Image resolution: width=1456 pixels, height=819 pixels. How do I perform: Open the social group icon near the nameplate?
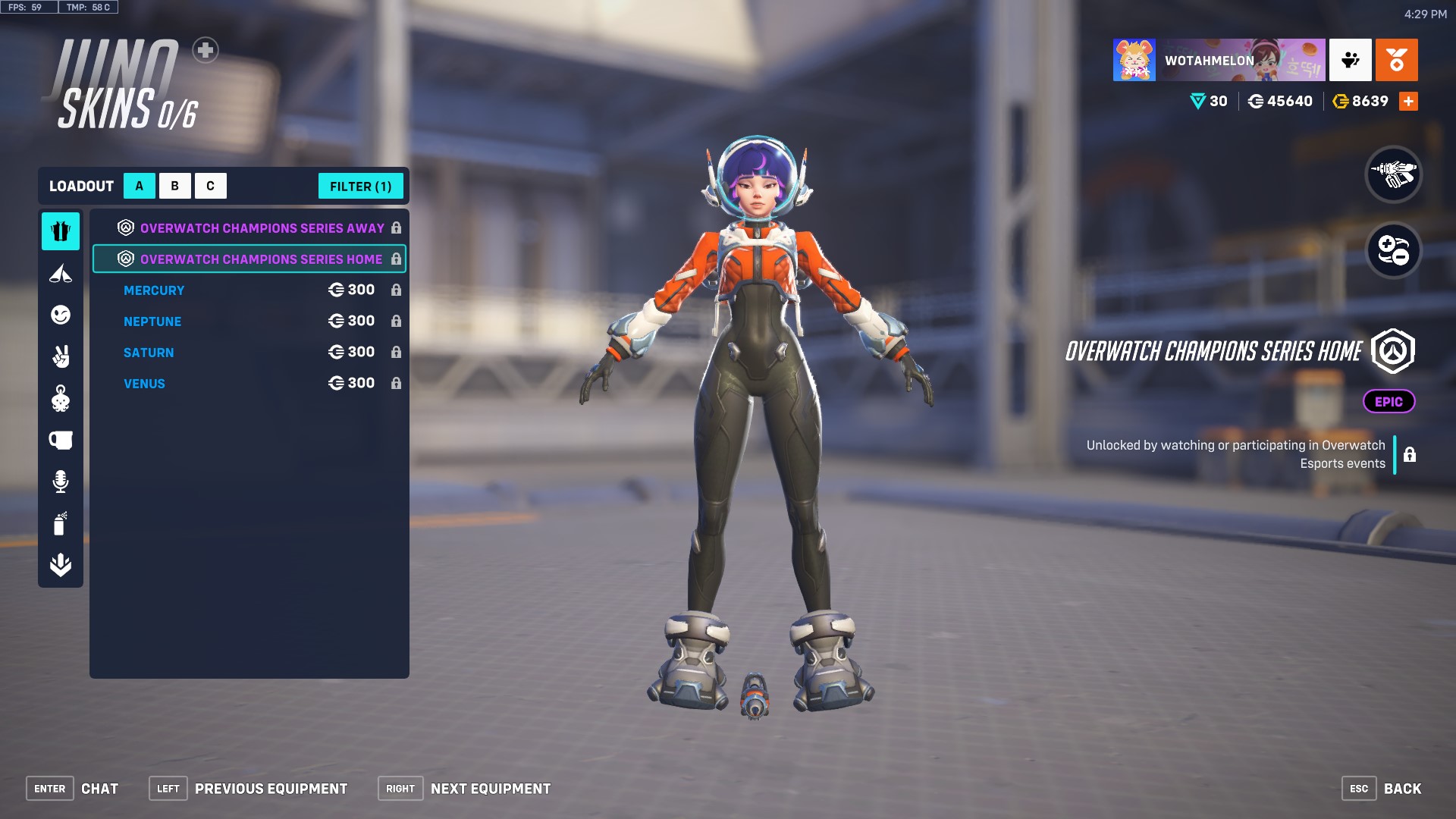pos(1351,60)
